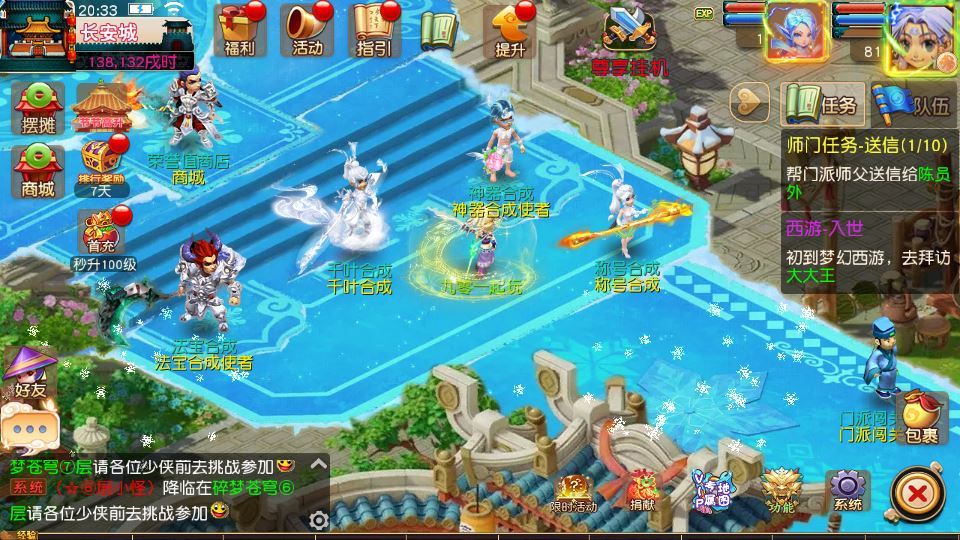Viewport: 960px width, 540px height.
Task: Collapse the quest panel with heart arrow
Action: click(750, 102)
